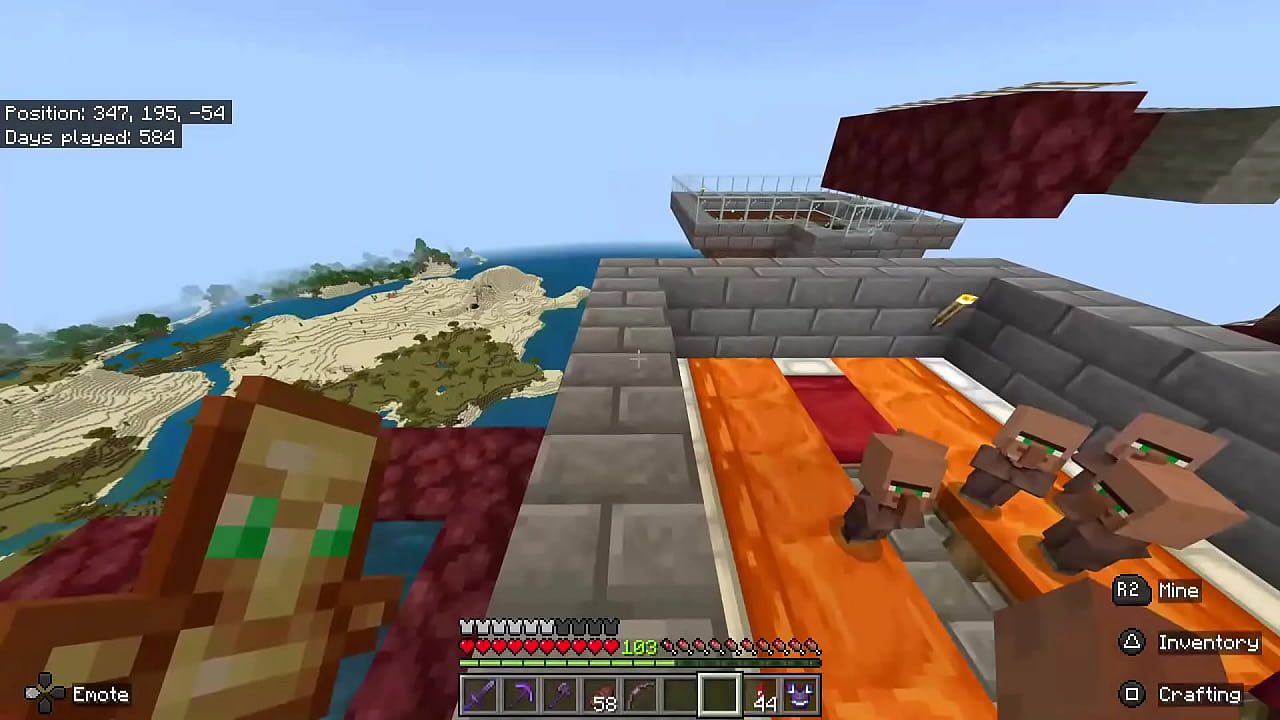The height and width of the screenshot is (720, 1280).
Task: Select the bow in the hotbar
Action: coord(640,695)
